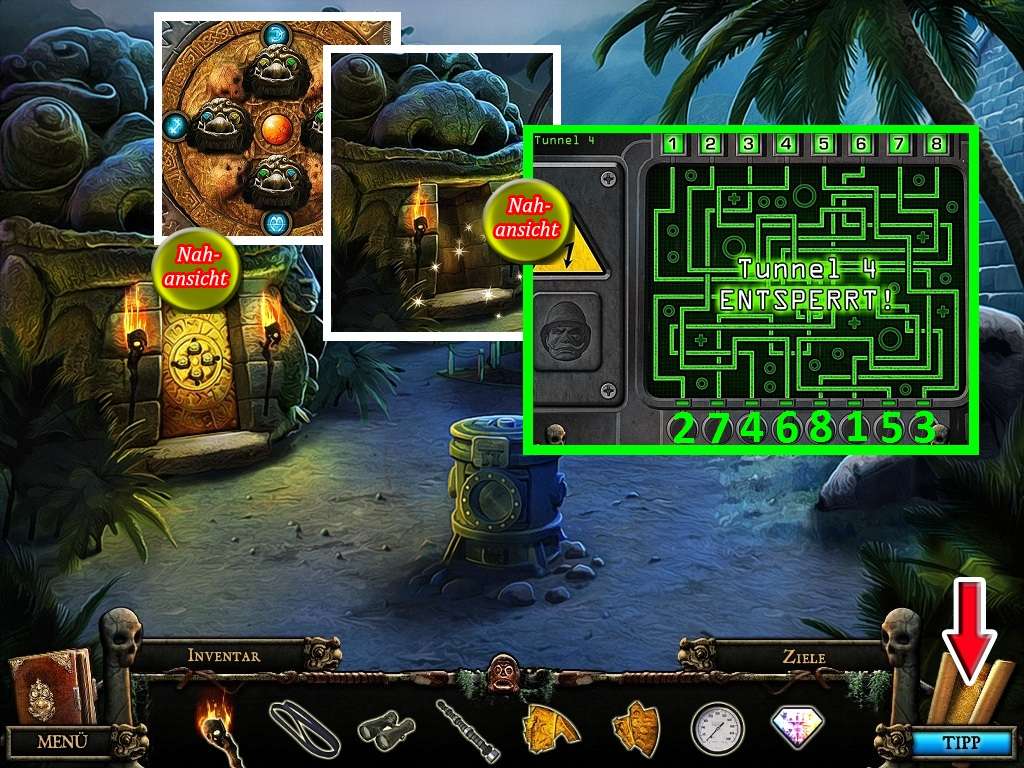Image resolution: width=1024 pixels, height=768 pixels.
Task: Activate tunnel puzzle button 8
Action: tap(936, 144)
